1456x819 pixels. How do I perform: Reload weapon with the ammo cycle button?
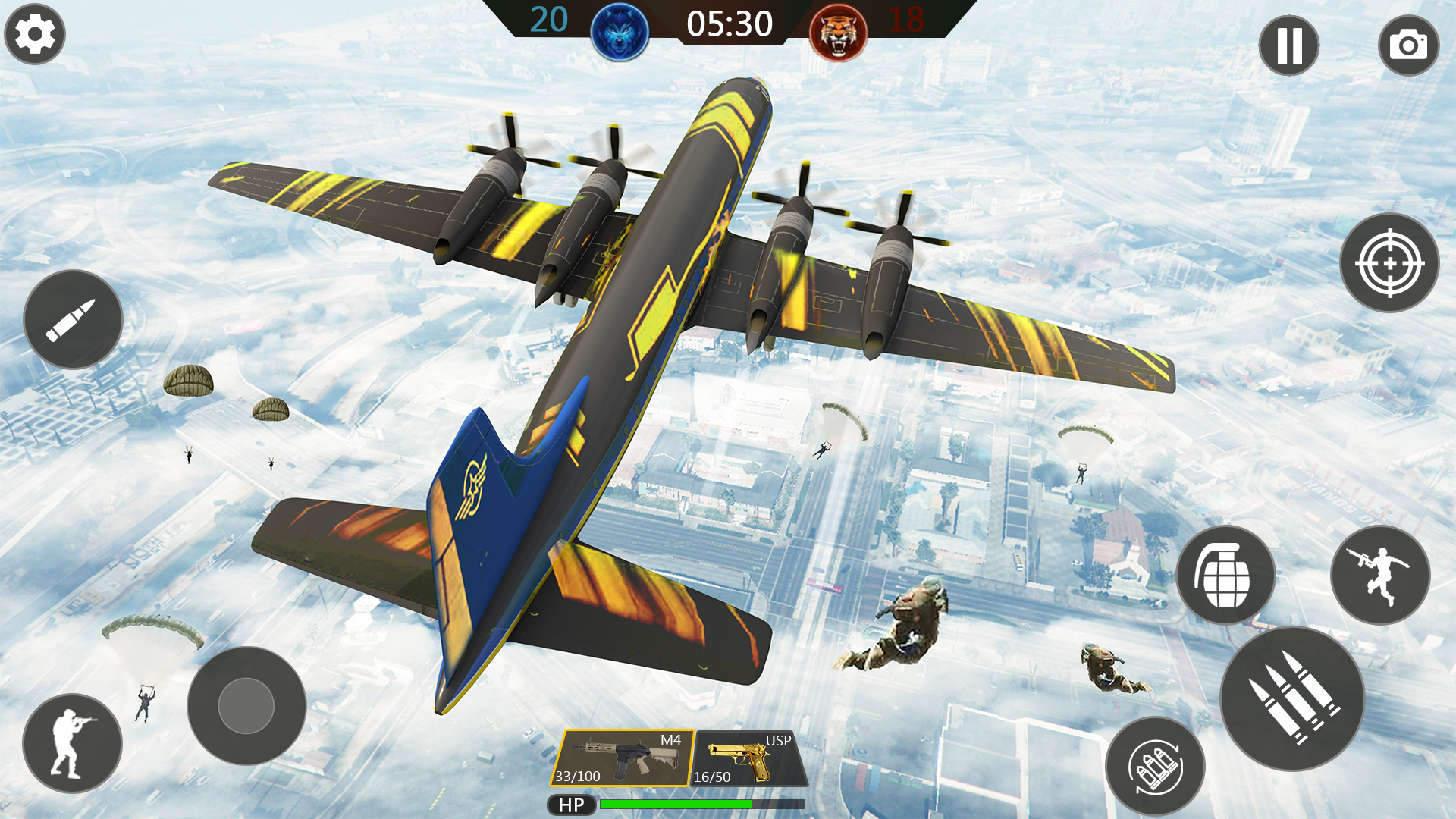tap(1155, 767)
